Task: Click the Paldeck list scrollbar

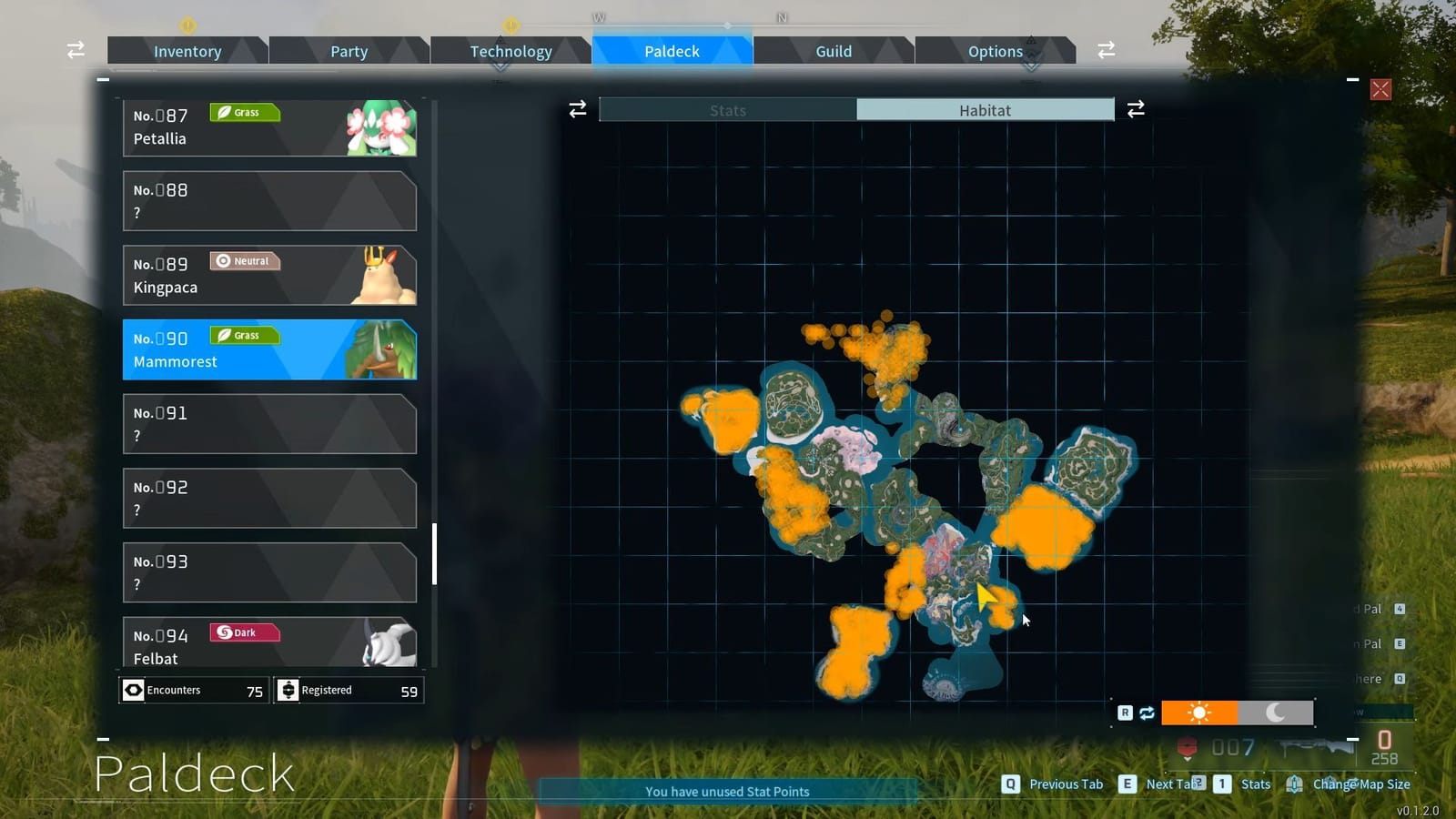Action: click(435, 546)
